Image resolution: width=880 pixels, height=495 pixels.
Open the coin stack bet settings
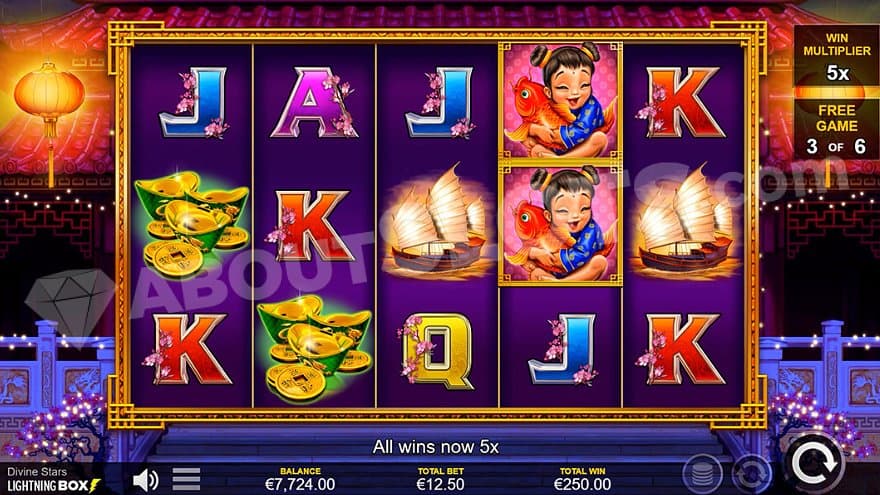click(x=703, y=470)
